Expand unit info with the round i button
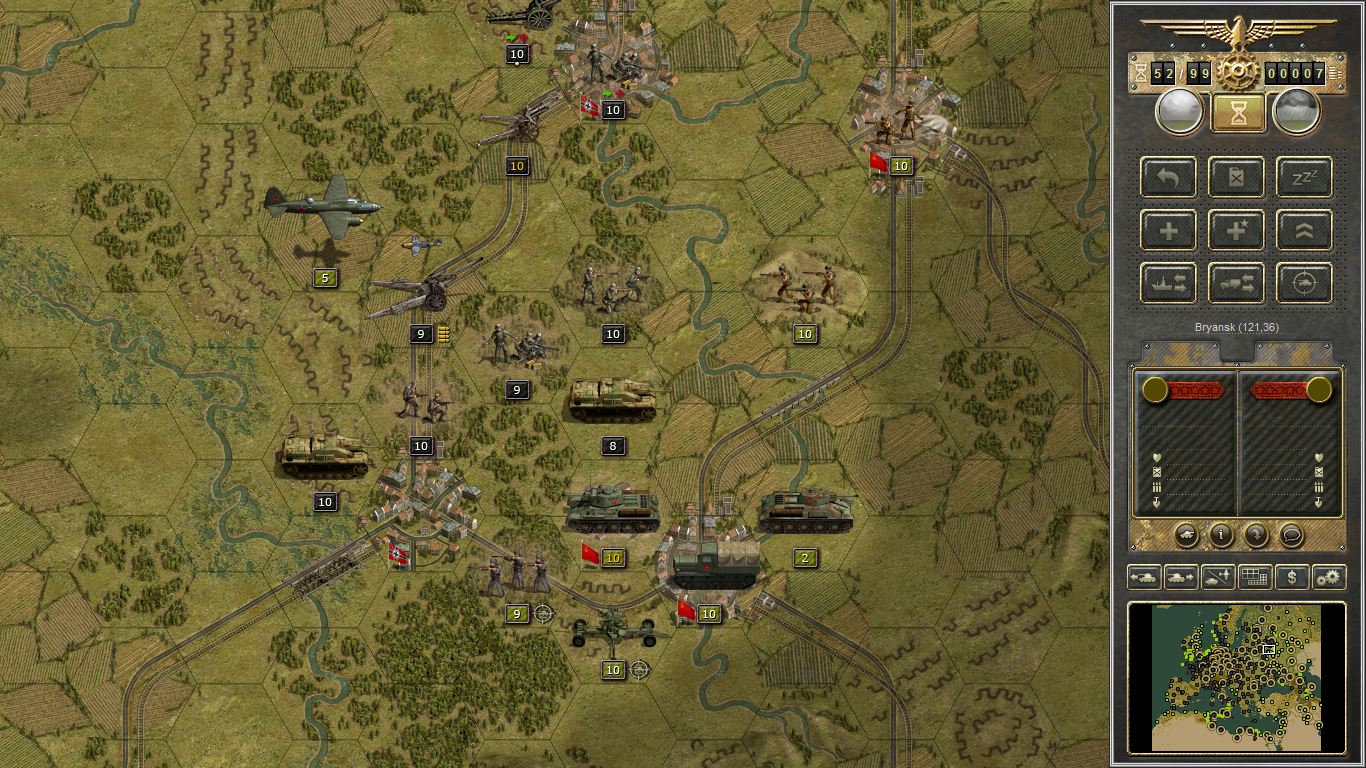1366x768 pixels. [1221, 536]
